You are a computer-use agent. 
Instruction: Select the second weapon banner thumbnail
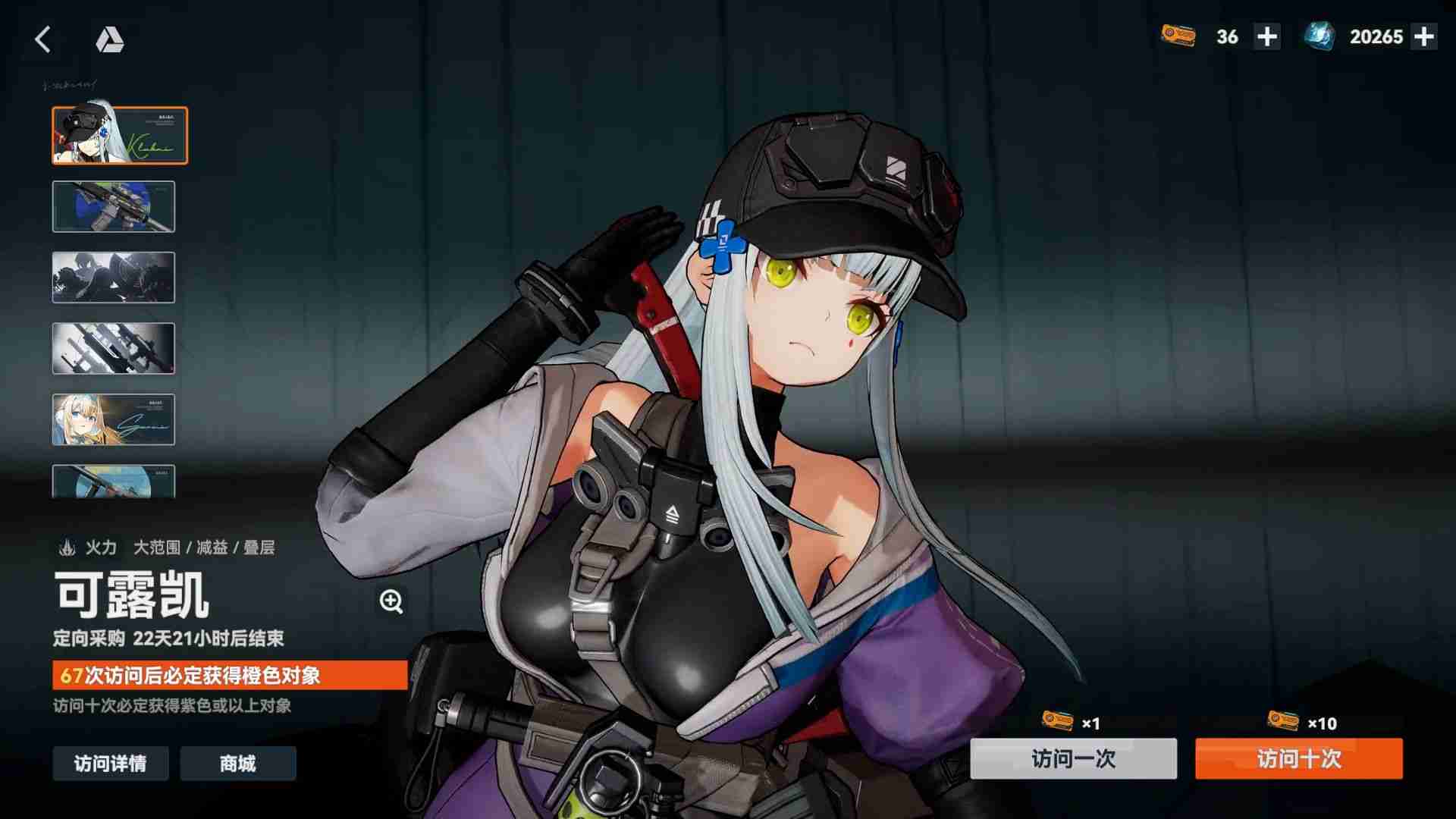click(114, 206)
